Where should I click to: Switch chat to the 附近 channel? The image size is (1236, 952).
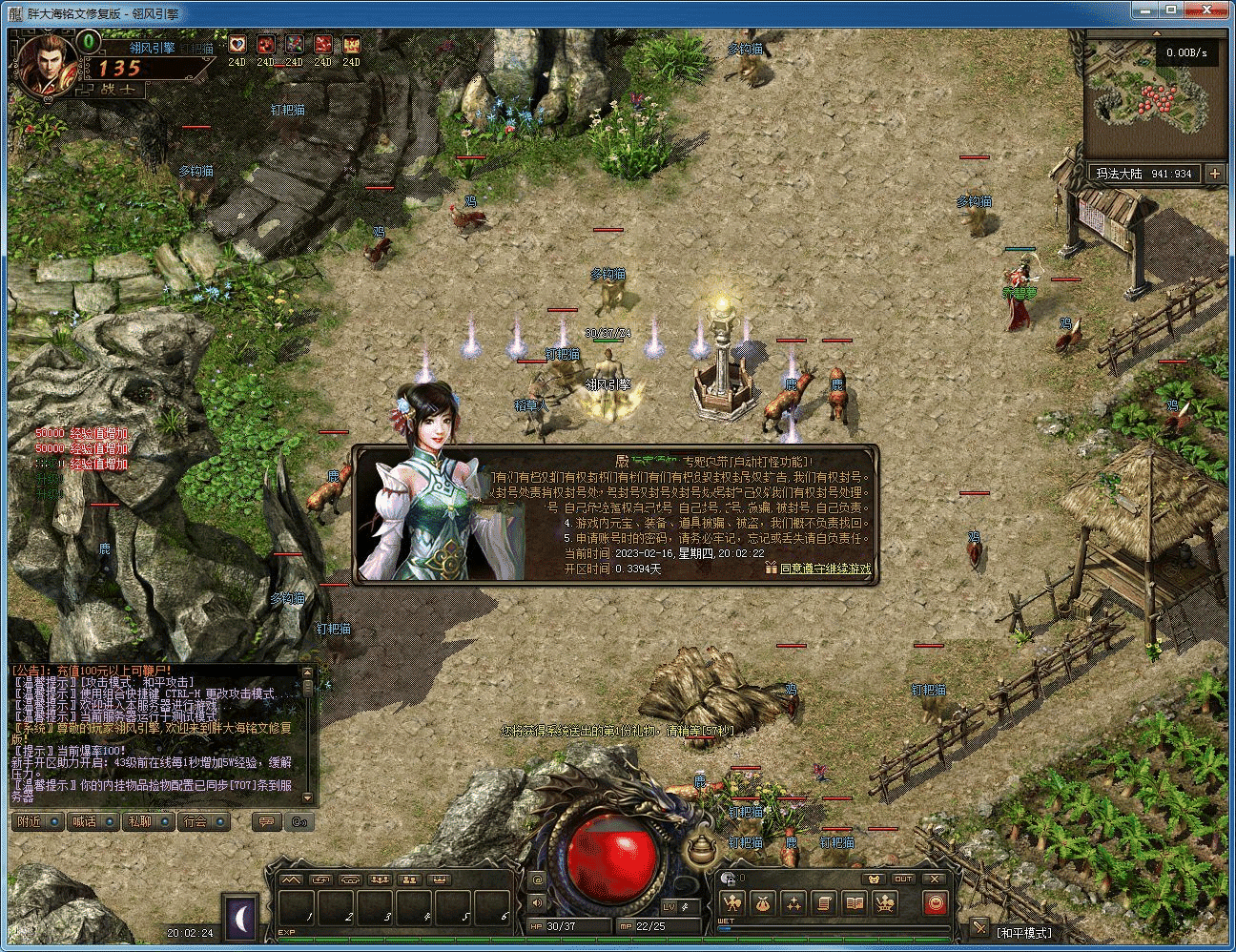click(x=37, y=821)
